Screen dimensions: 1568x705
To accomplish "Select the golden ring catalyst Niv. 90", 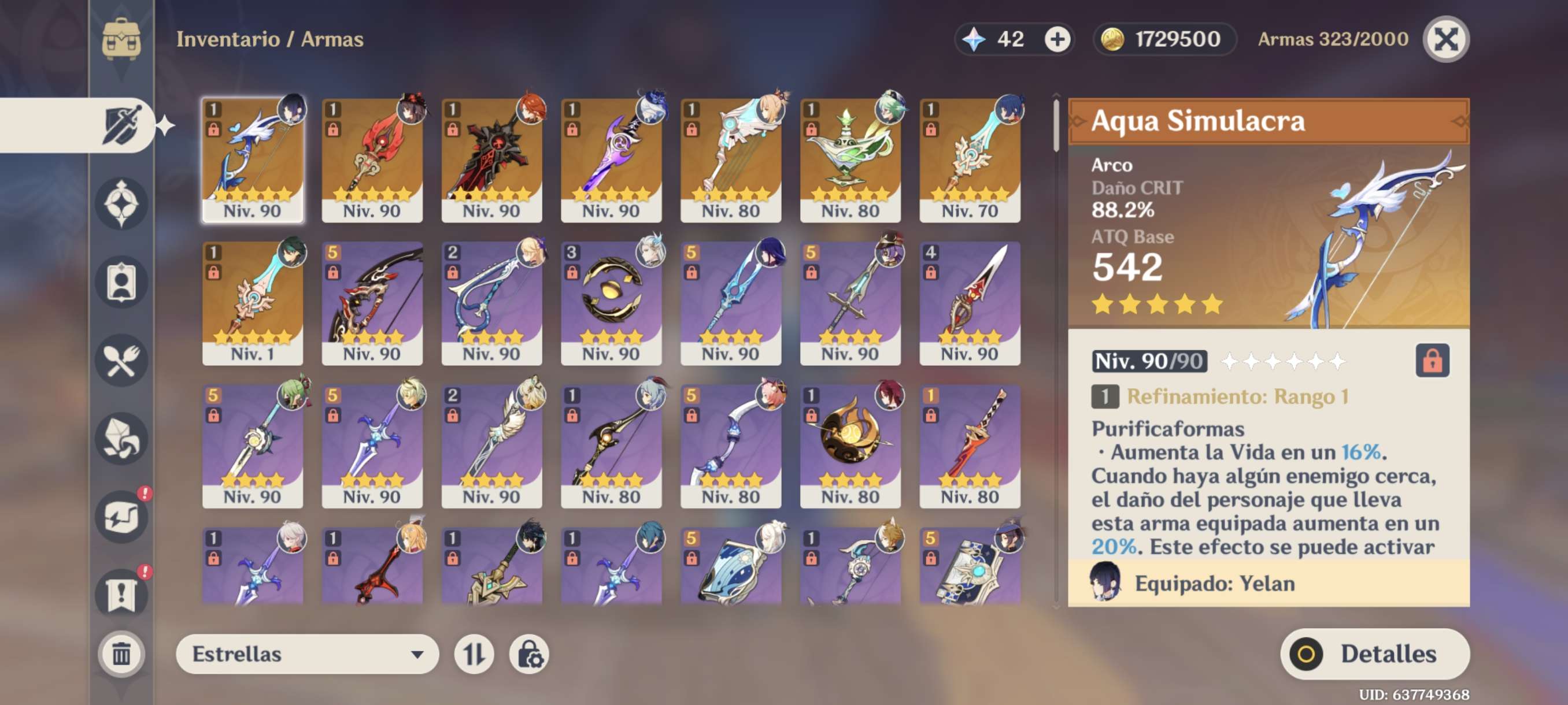I will [x=611, y=302].
